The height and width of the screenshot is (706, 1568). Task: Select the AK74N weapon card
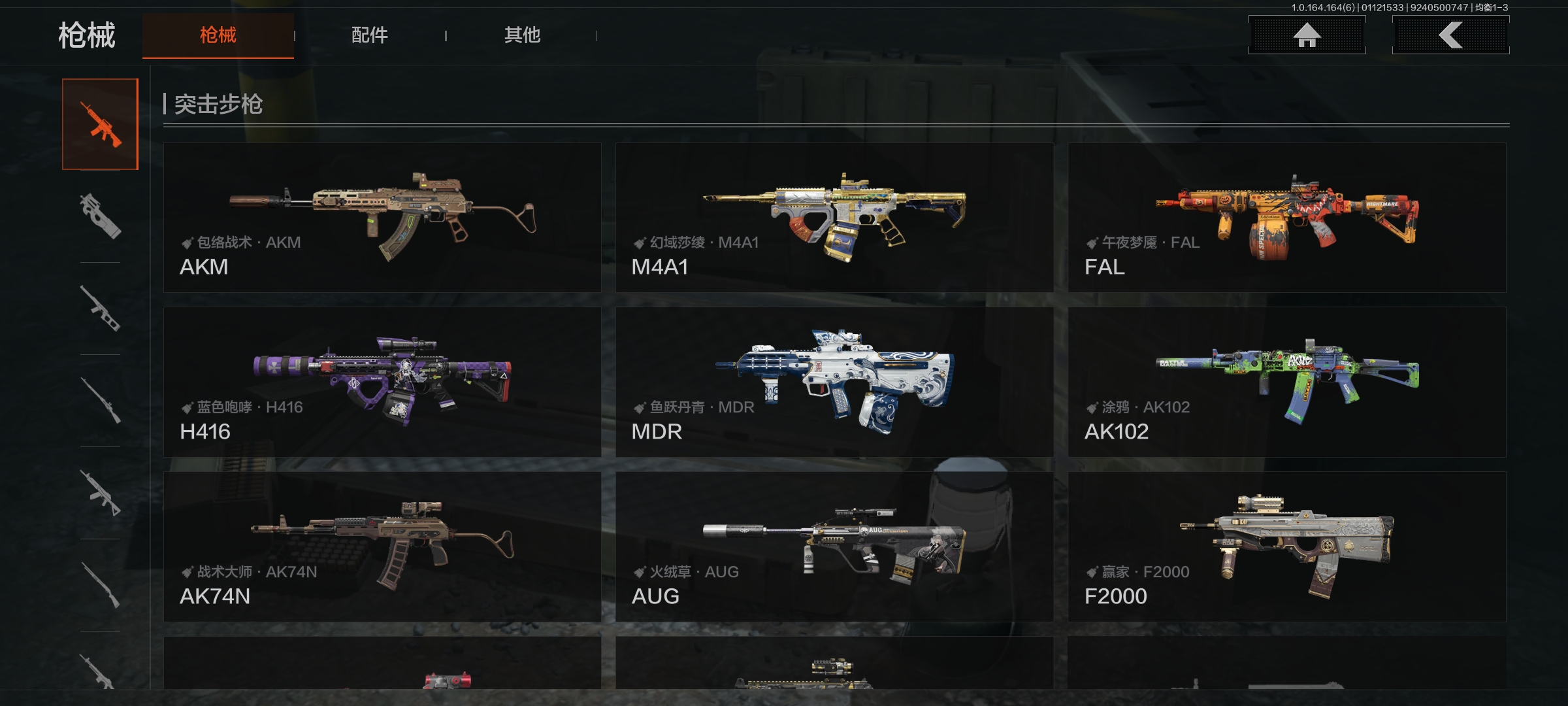pyautogui.click(x=382, y=547)
